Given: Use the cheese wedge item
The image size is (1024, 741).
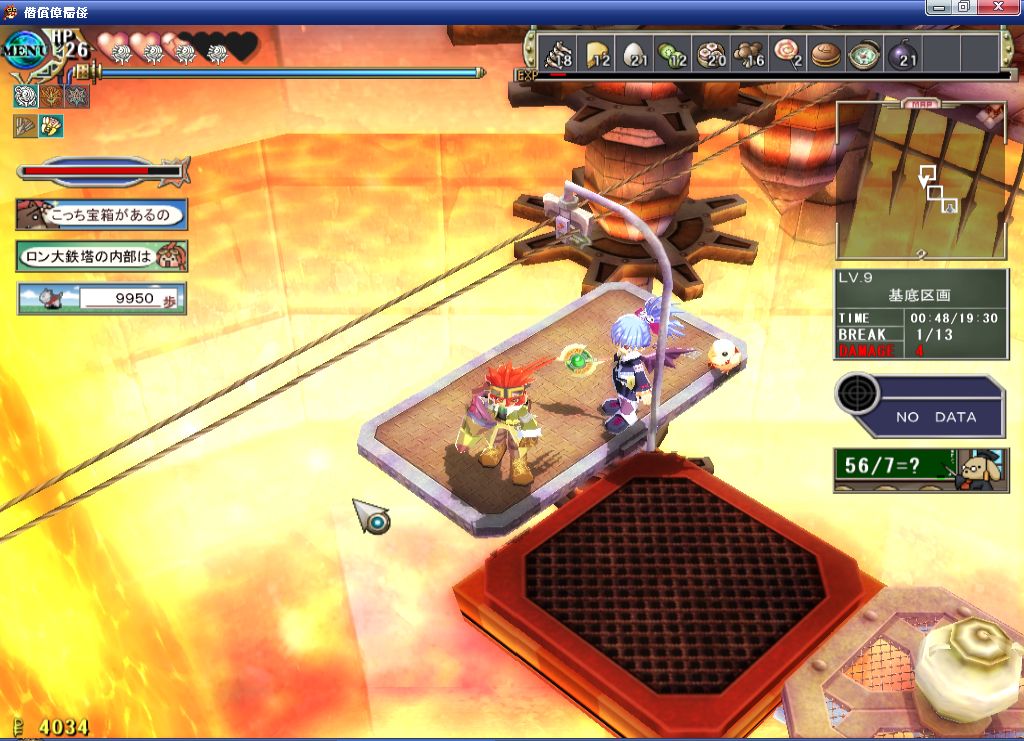Looking at the screenshot, I should point(599,53).
